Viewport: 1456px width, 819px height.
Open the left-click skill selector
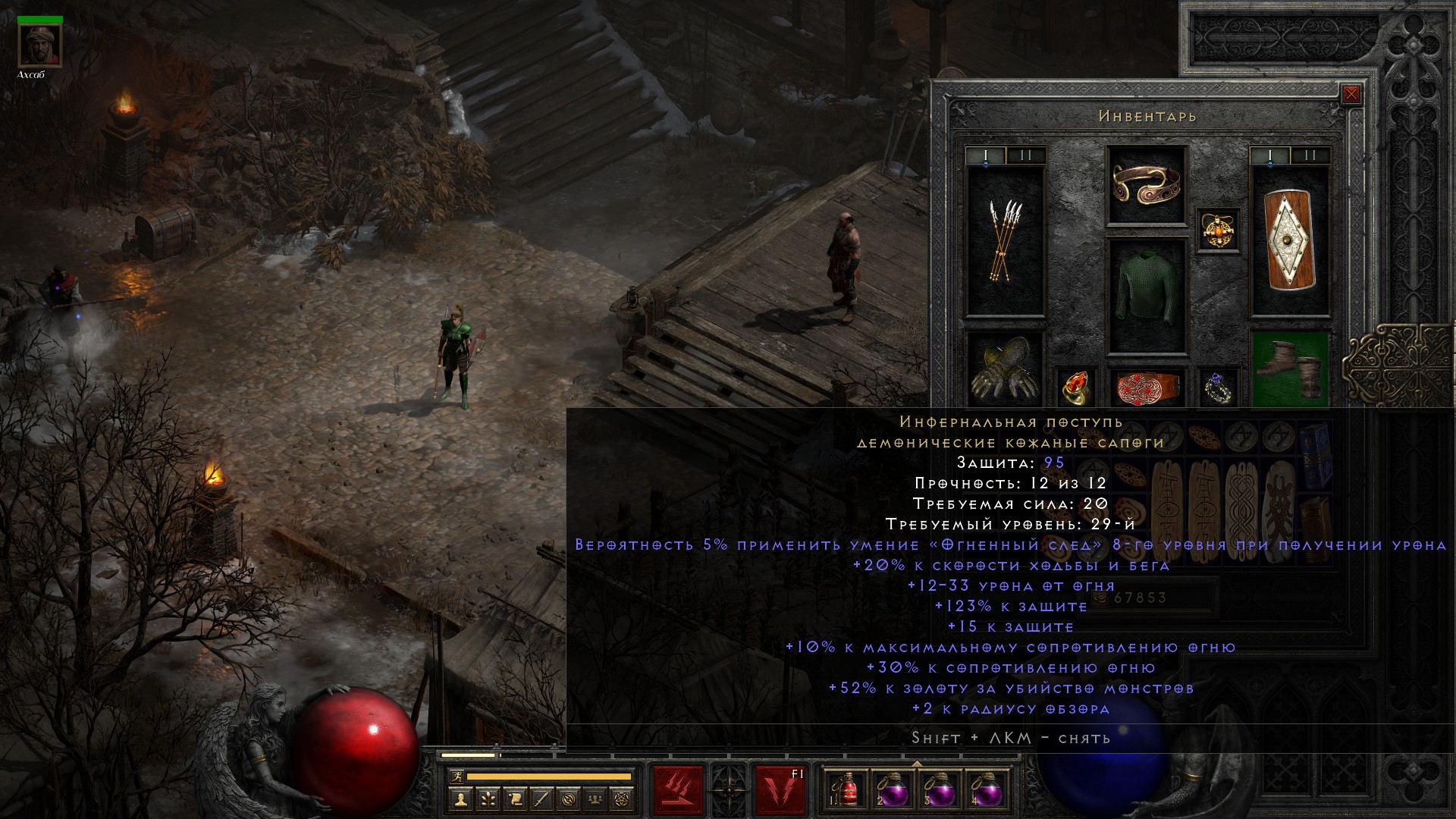(x=678, y=790)
